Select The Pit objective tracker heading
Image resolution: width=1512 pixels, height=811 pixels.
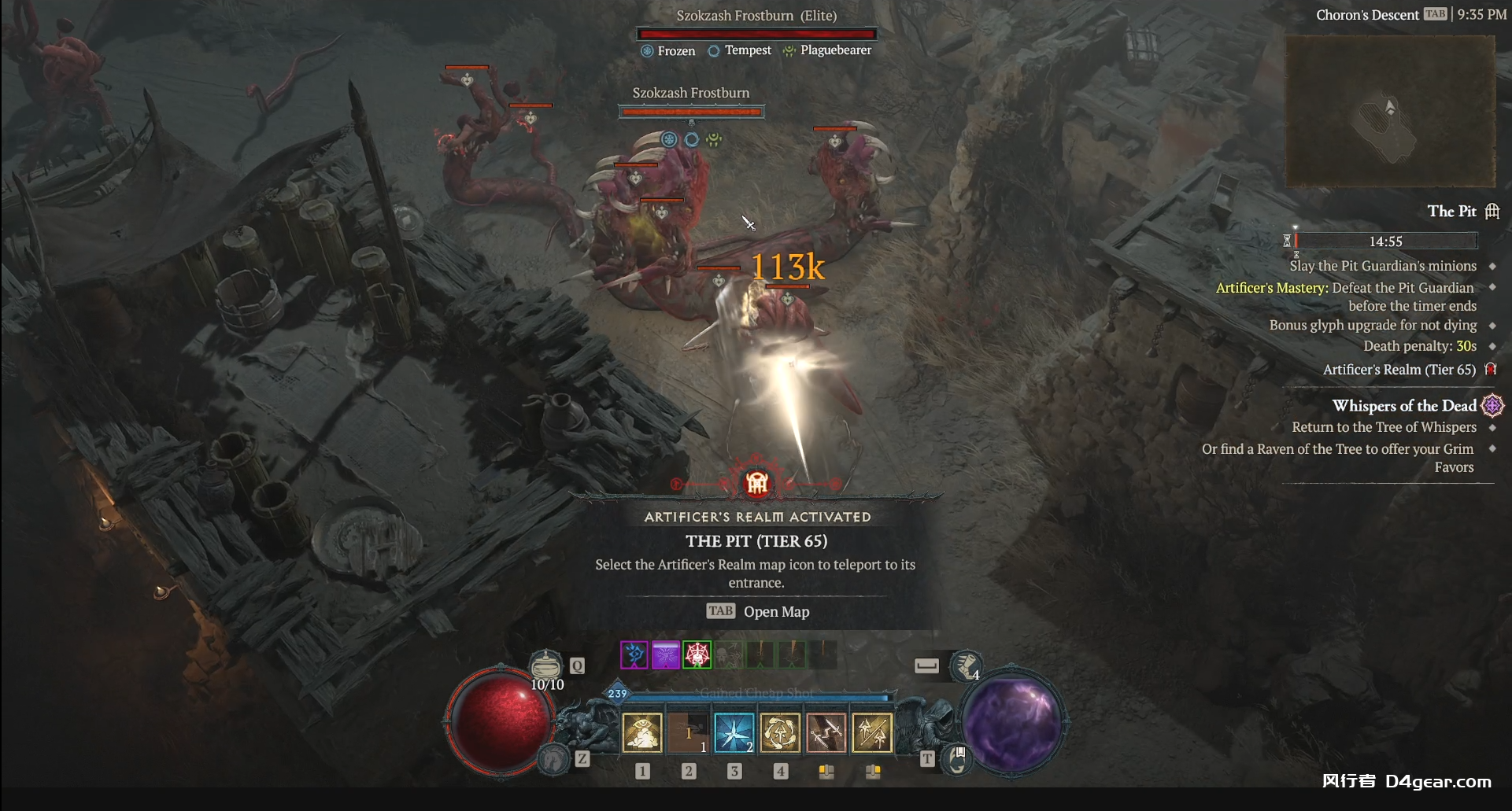coord(1451,211)
